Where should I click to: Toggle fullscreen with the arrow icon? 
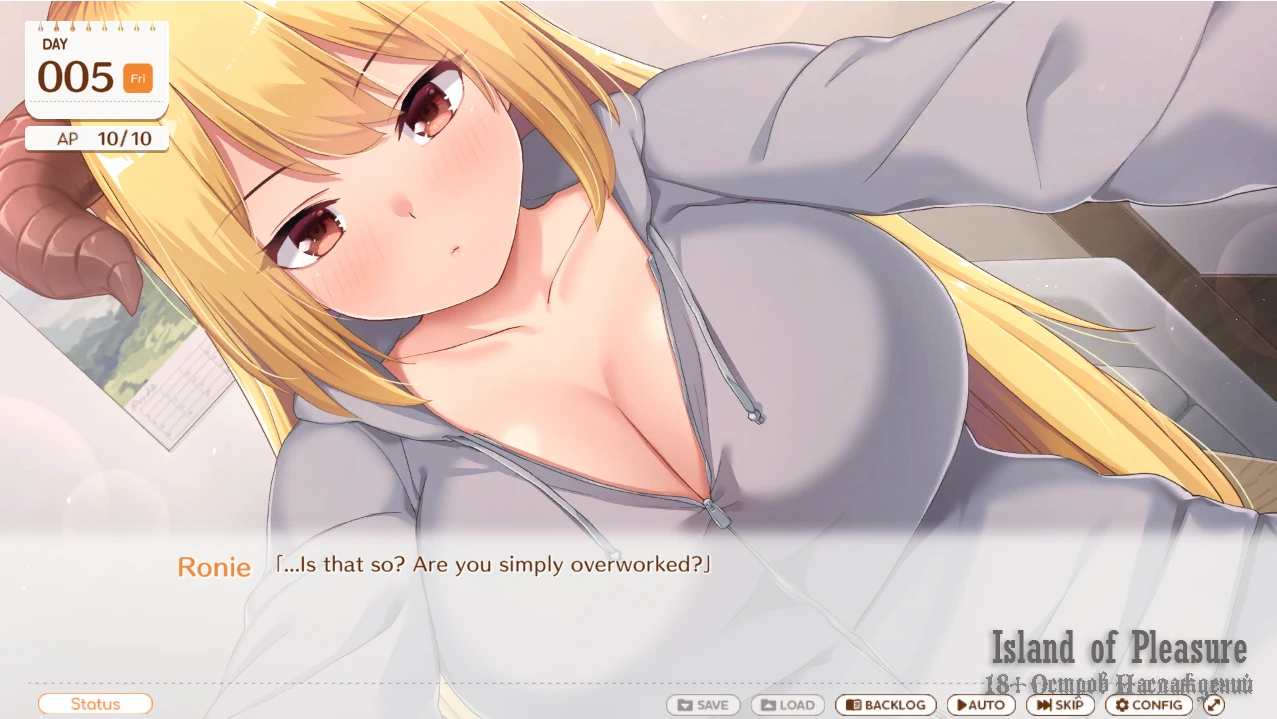(x=1214, y=705)
